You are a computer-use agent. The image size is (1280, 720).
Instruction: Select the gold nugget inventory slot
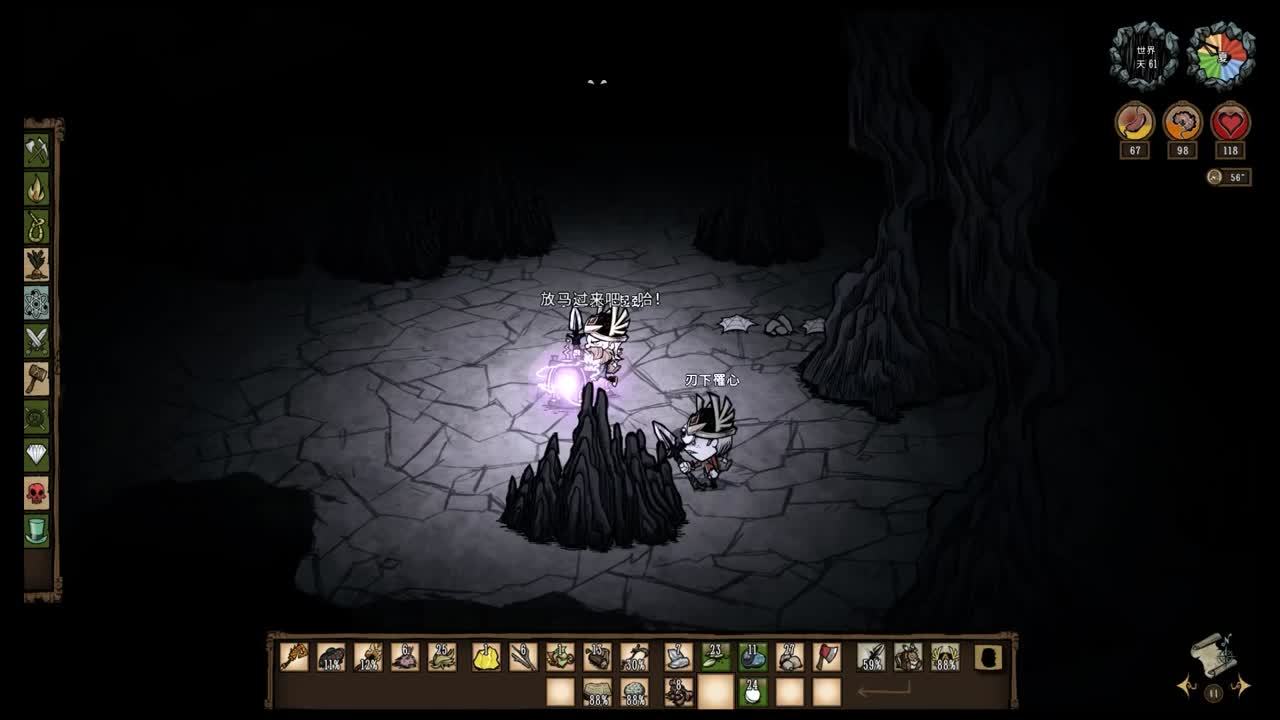[486, 657]
